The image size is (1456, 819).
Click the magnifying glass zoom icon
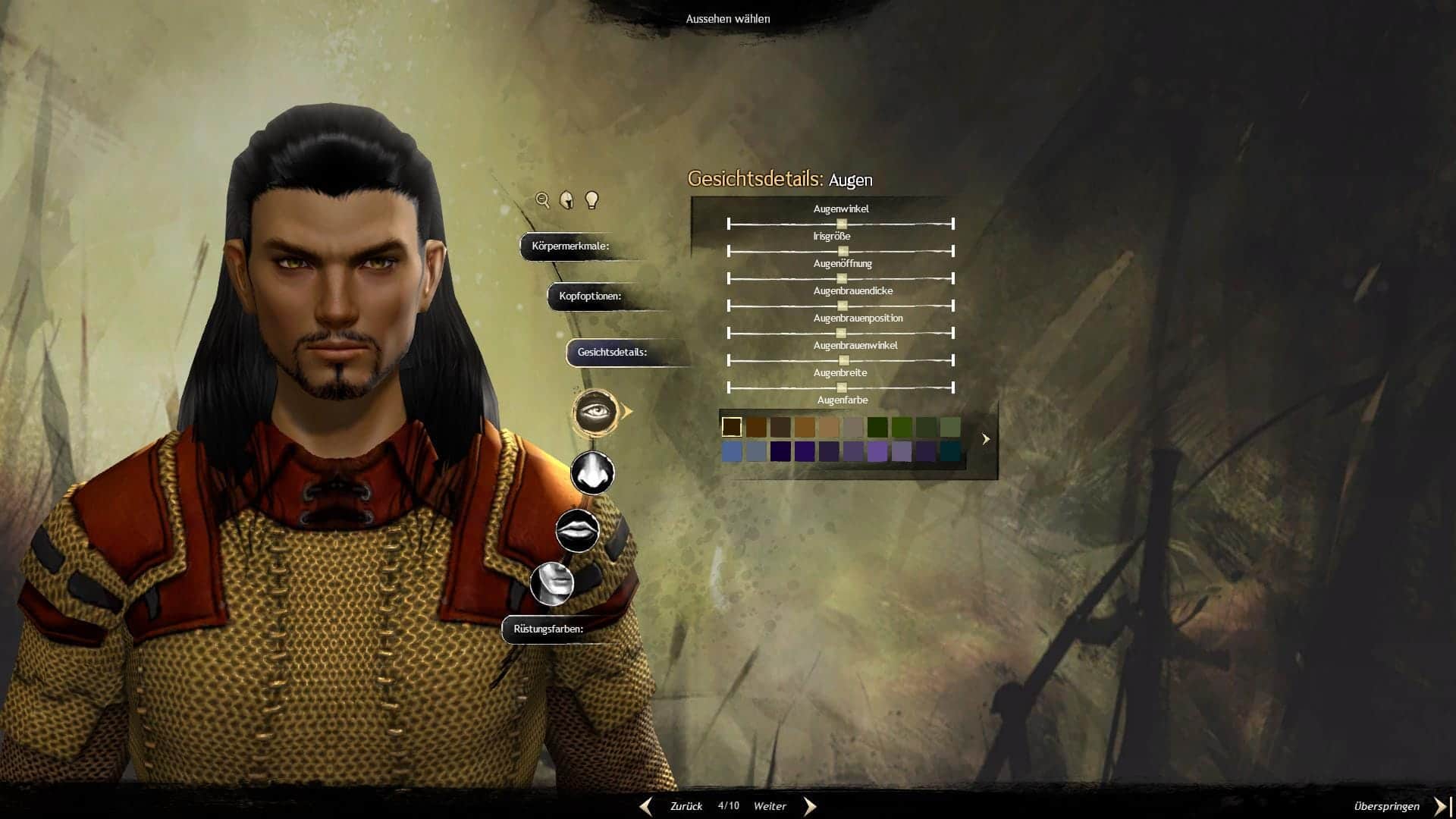point(542,200)
